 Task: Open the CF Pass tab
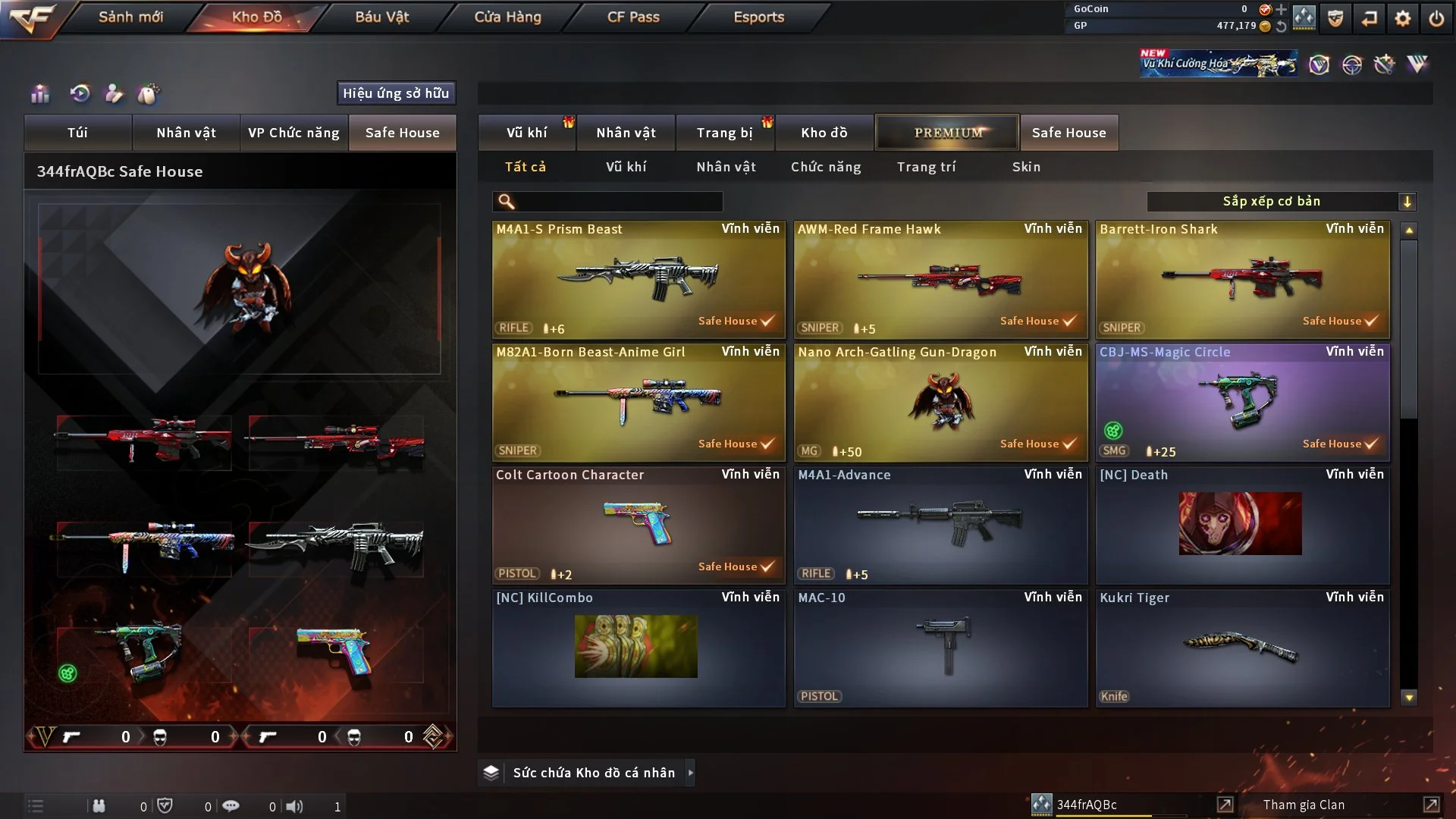633,17
